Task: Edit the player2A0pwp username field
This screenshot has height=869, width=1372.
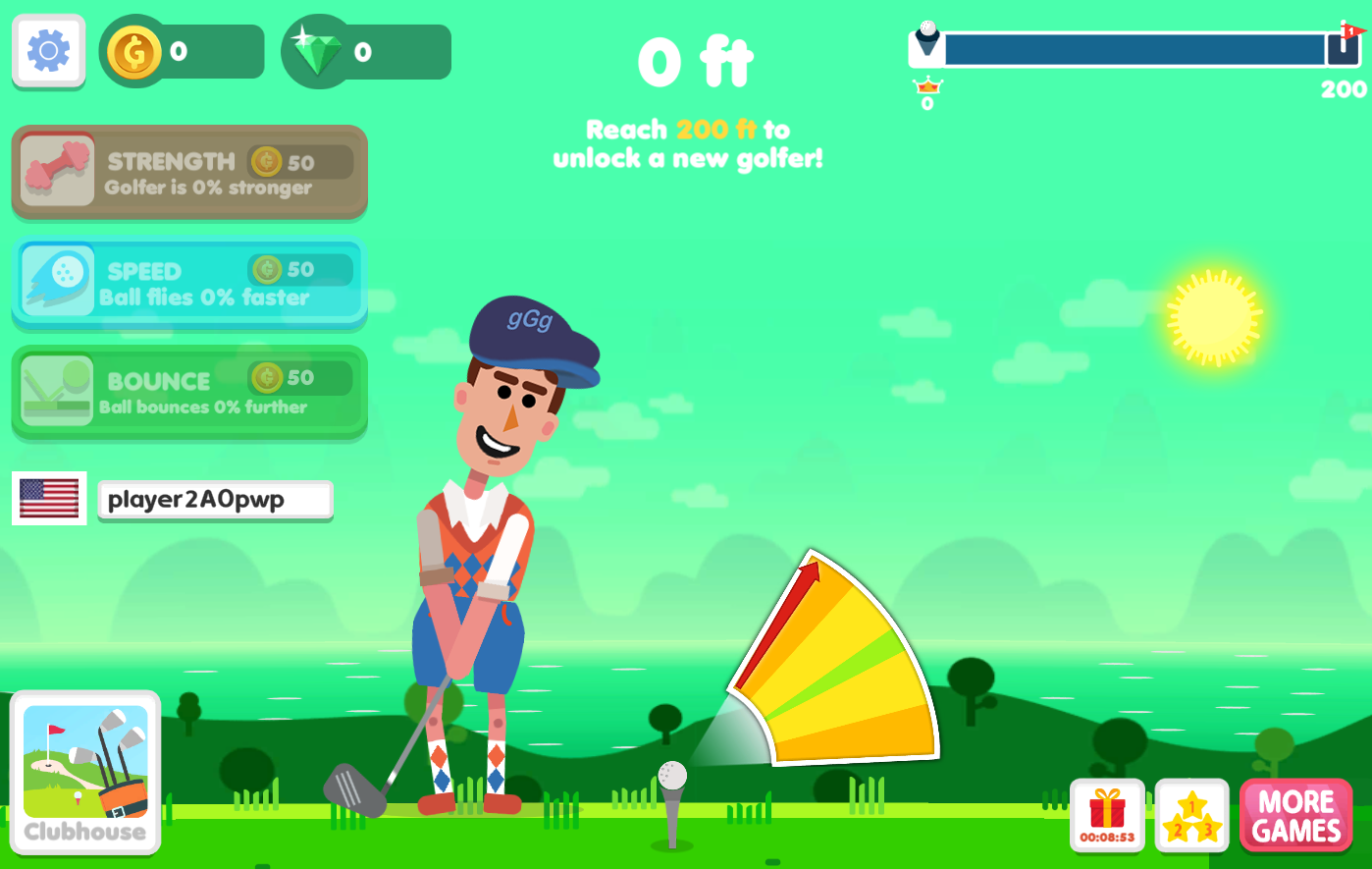Action: [x=215, y=499]
